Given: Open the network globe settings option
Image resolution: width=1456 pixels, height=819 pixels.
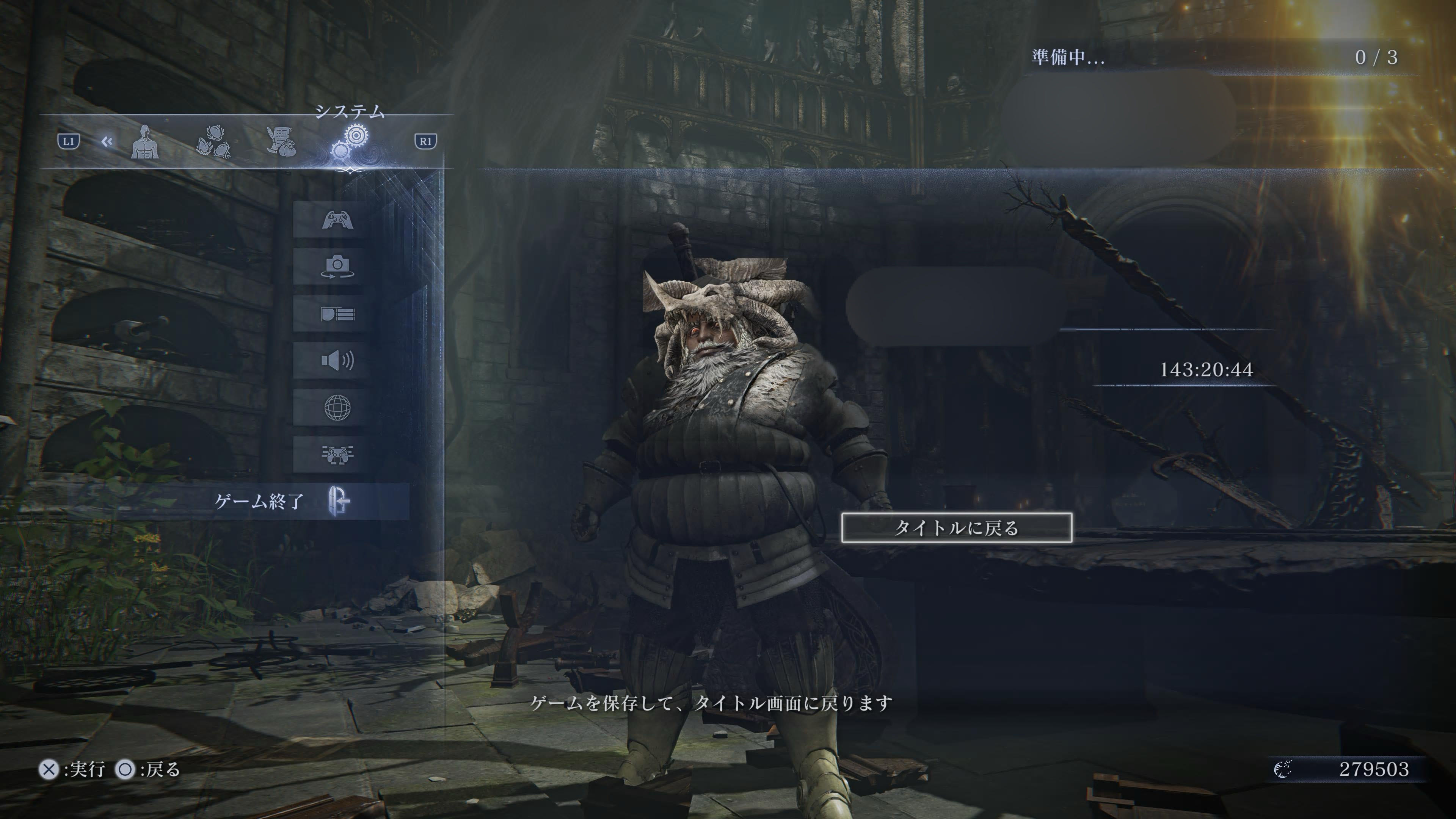Looking at the screenshot, I should point(337,407).
